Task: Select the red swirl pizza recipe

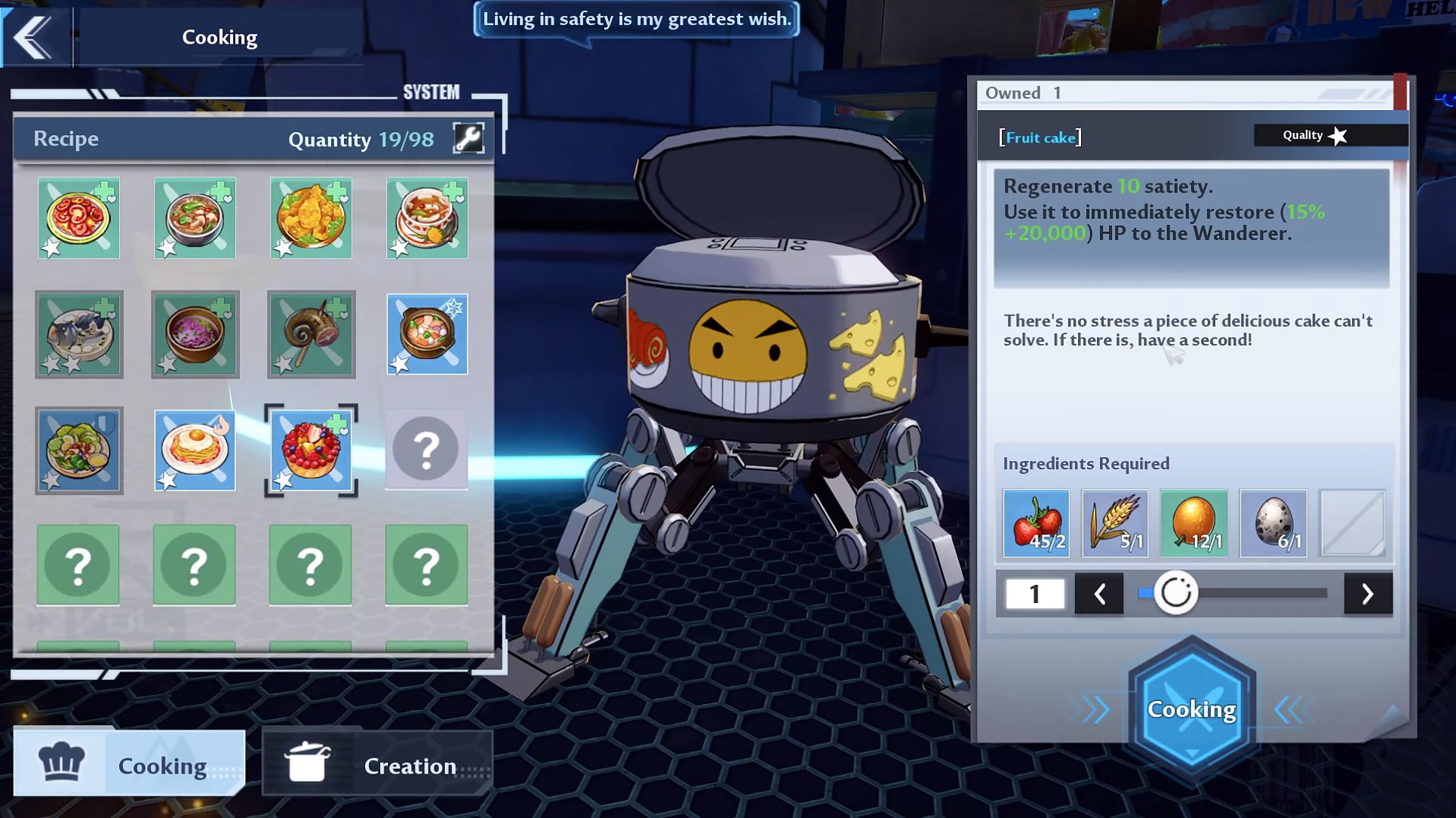Action: point(79,218)
